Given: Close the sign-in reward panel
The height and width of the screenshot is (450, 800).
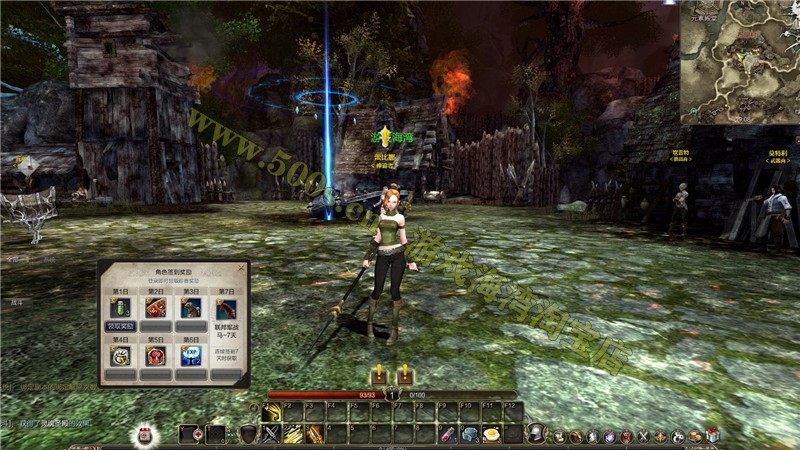Looking at the screenshot, I should [241, 268].
